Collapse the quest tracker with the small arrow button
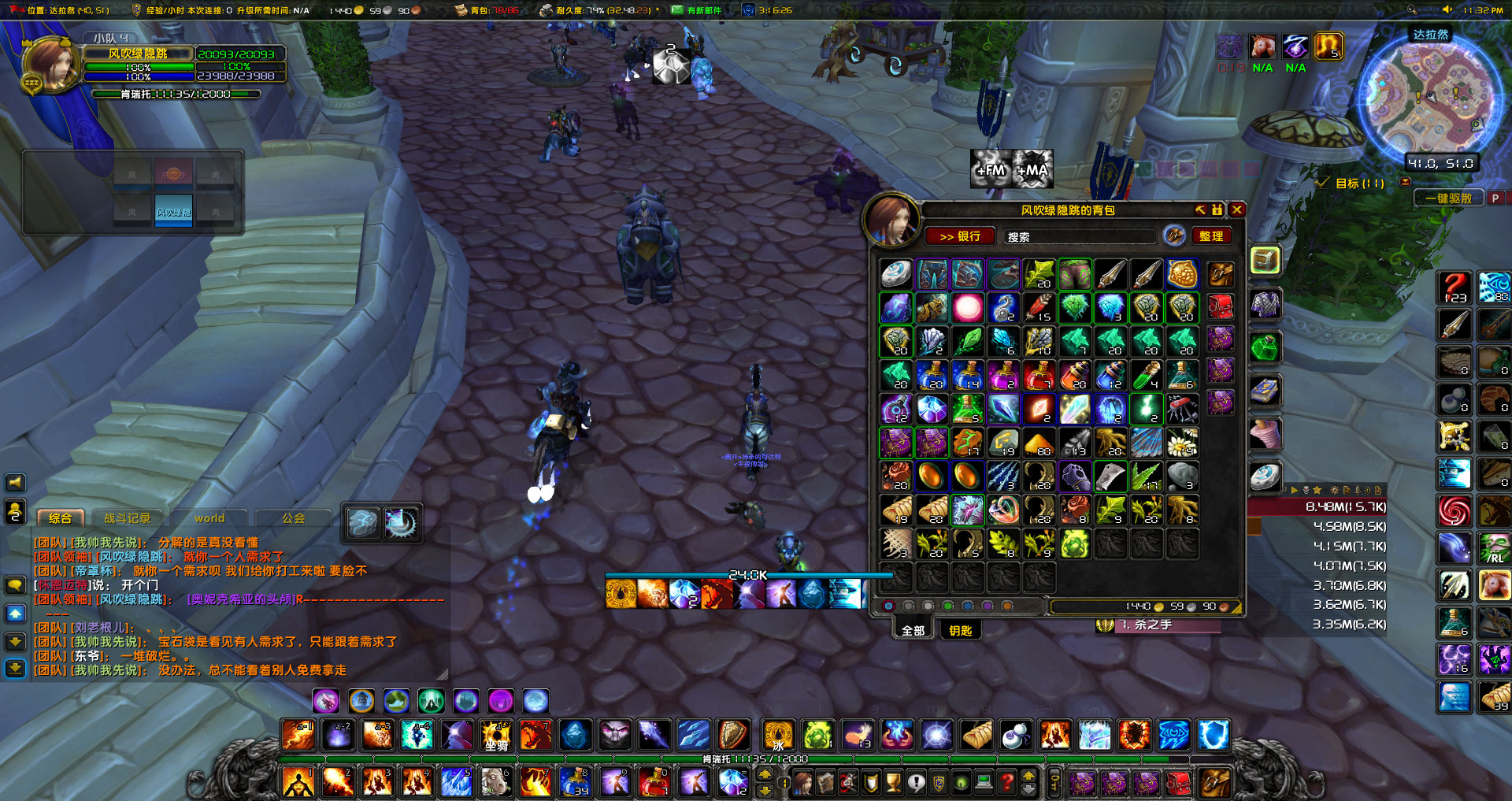This screenshot has height=801, width=1512. [x=1406, y=183]
